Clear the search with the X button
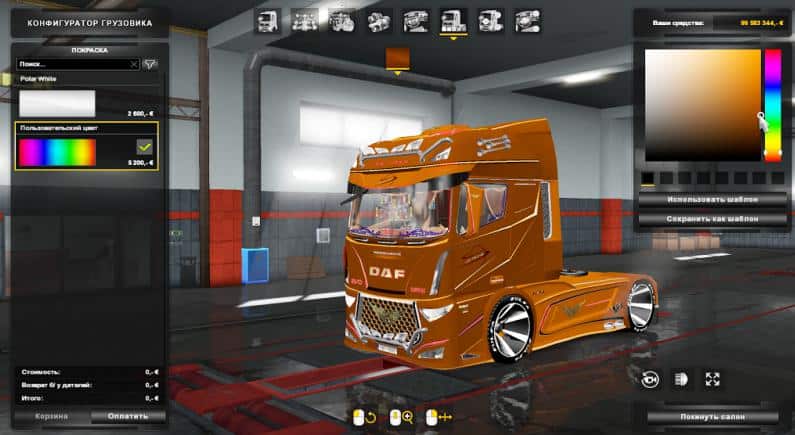This screenshot has height=435, width=795. pyautogui.click(x=133, y=63)
